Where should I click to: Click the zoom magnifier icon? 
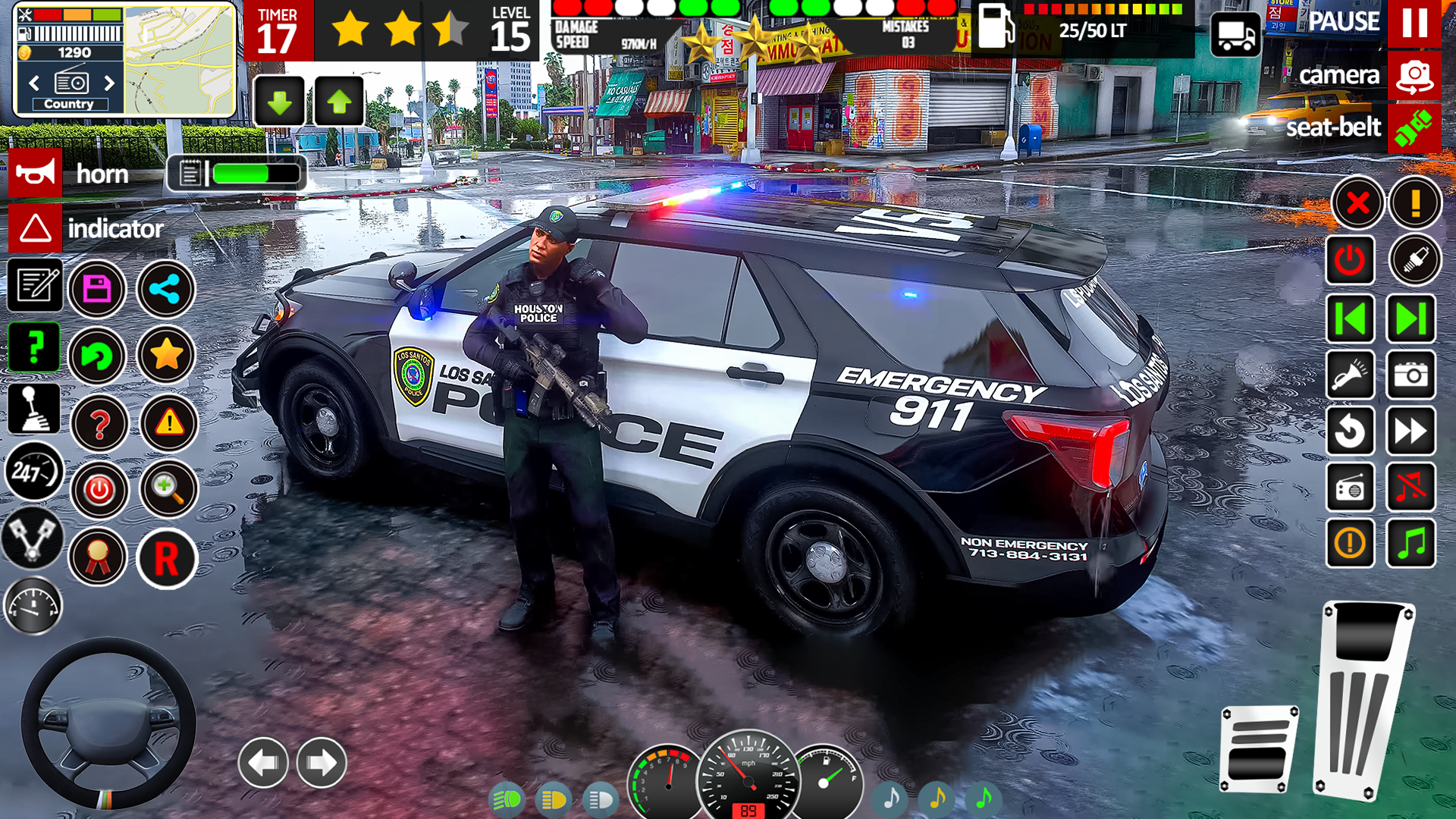coord(168,489)
